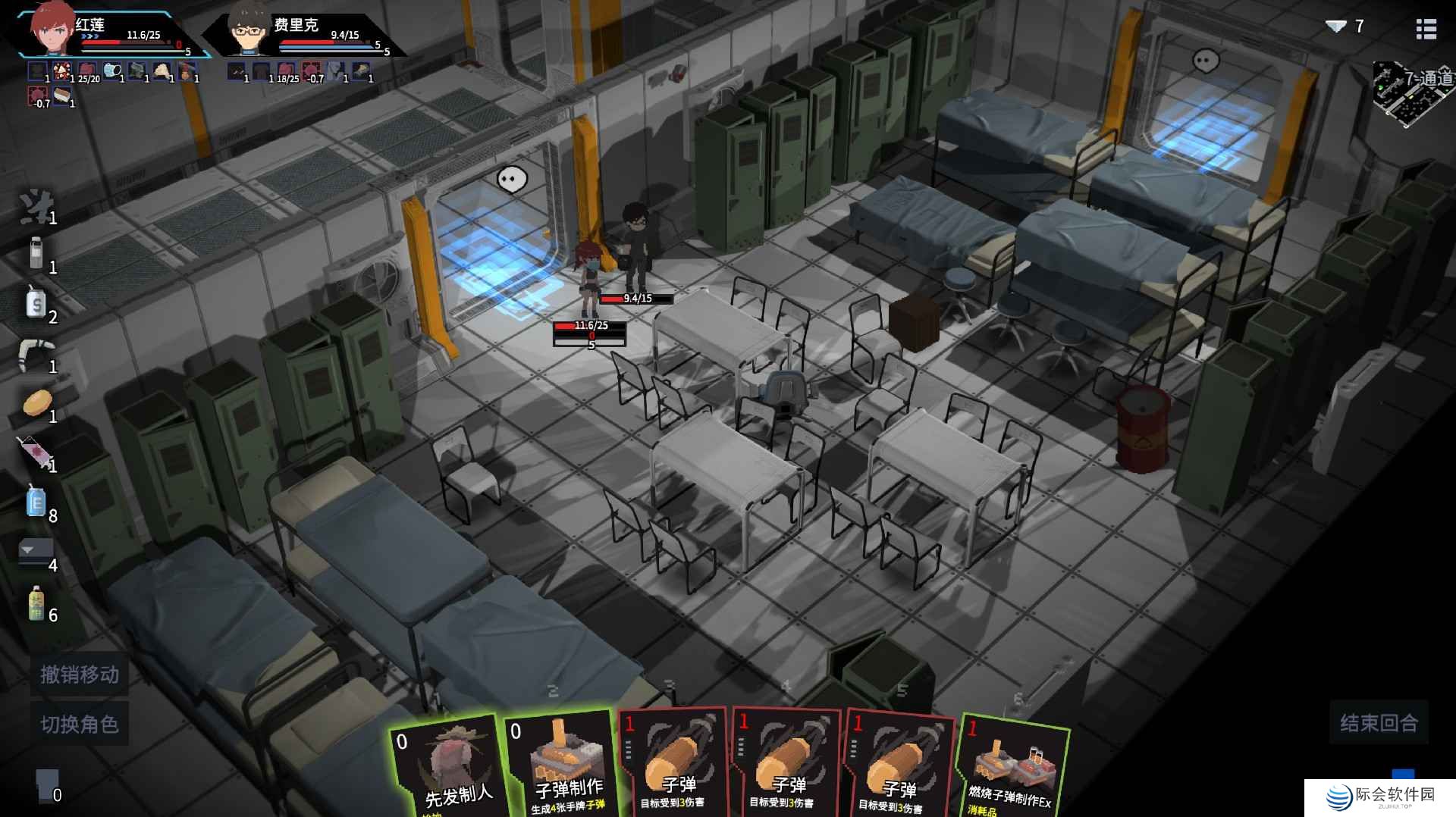The height and width of the screenshot is (817, 1456).
Task: Use the white water bottle item
Action: (x=36, y=253)
